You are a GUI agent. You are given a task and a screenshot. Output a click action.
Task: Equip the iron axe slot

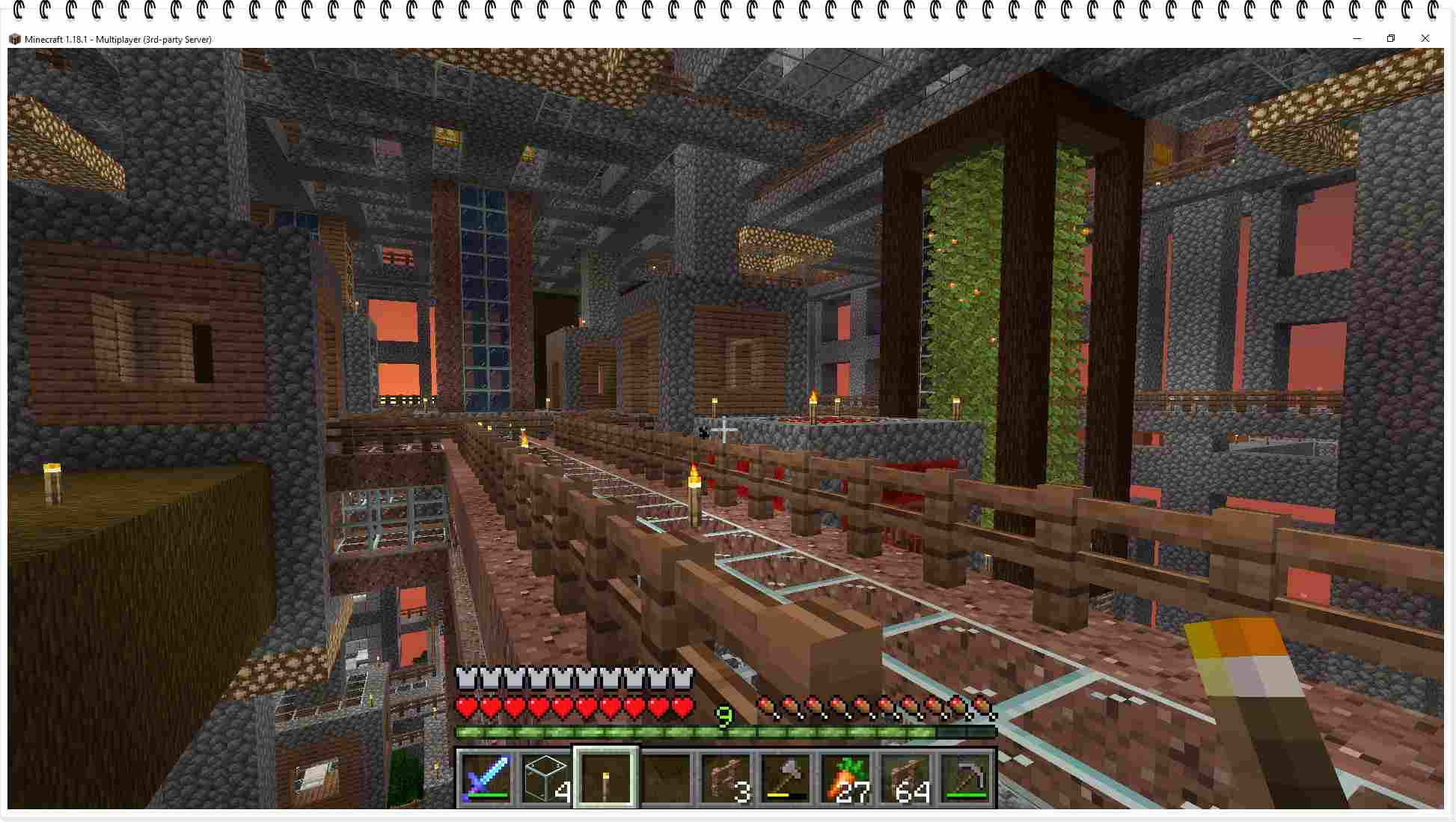(x=786, y=779)
